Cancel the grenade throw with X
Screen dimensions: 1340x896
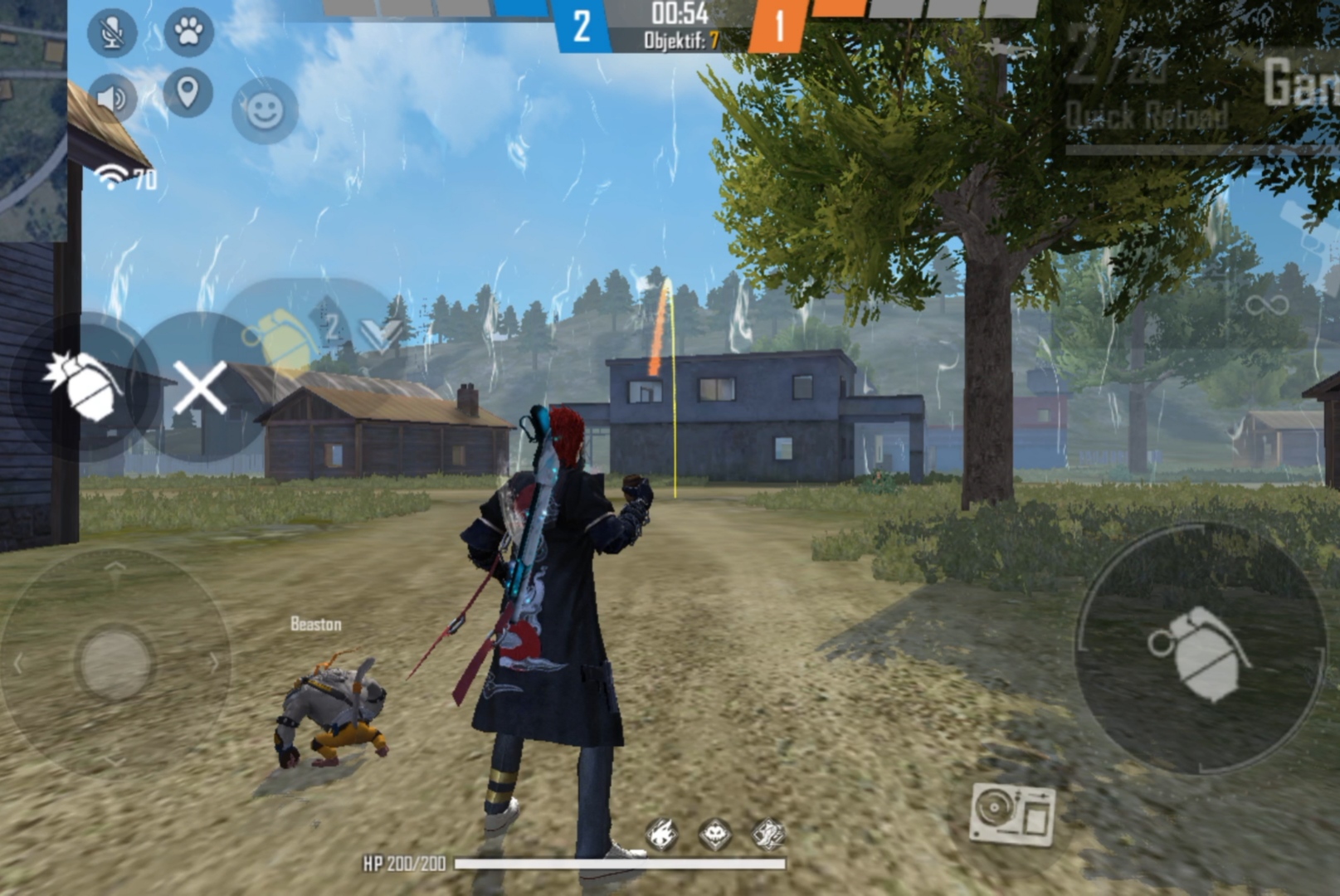coord(199,387)
